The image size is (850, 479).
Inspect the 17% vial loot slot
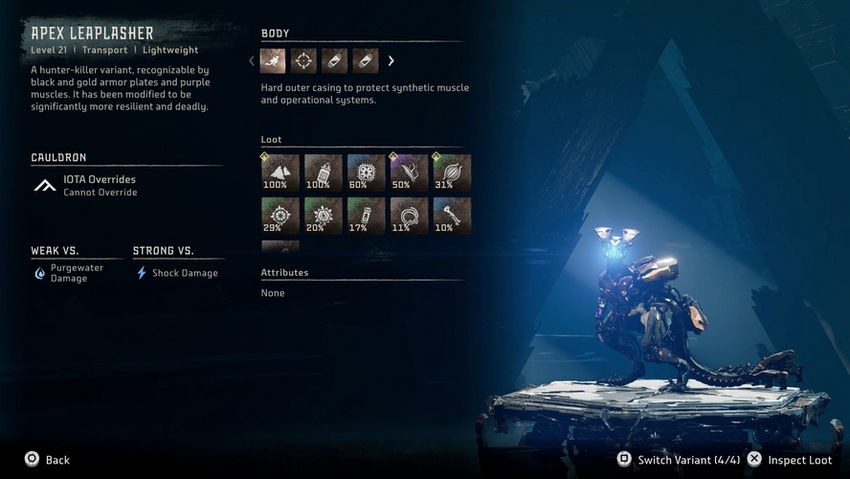point(366,215)
